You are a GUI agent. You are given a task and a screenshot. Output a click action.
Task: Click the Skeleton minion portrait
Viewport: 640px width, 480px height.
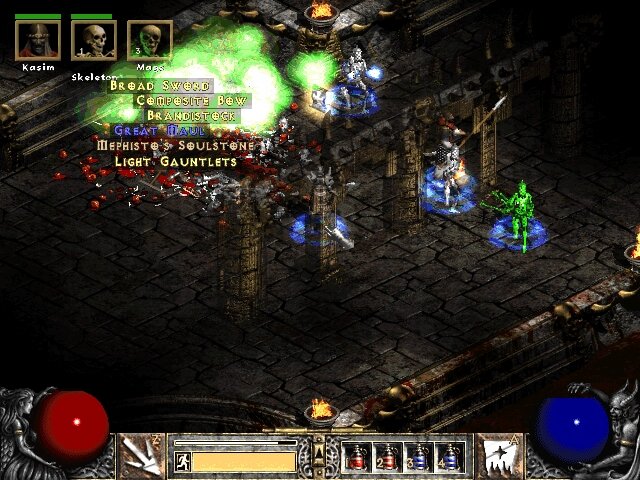point(93,40)
